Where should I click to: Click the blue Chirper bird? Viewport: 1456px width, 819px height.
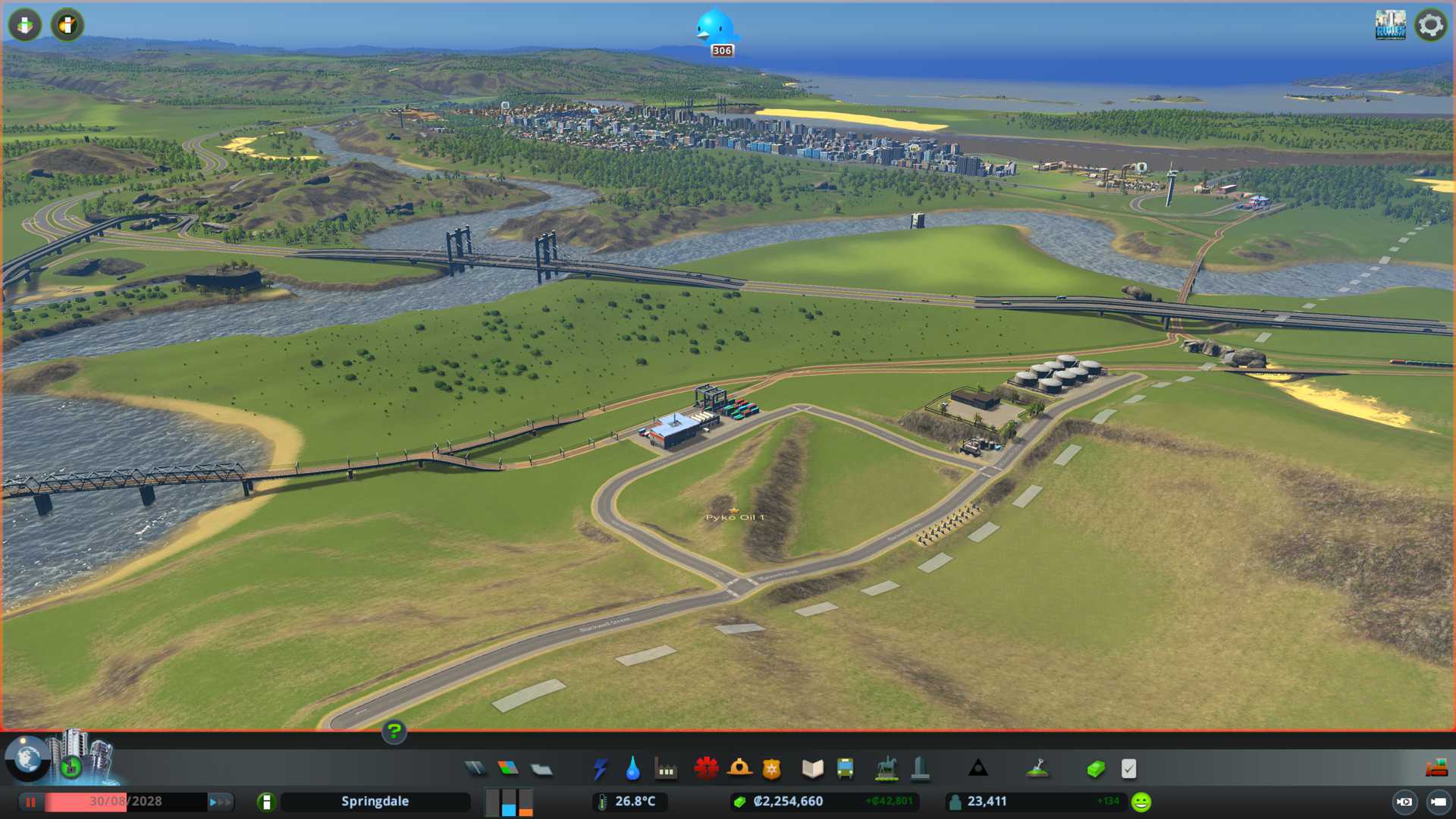tap(714, 28)
